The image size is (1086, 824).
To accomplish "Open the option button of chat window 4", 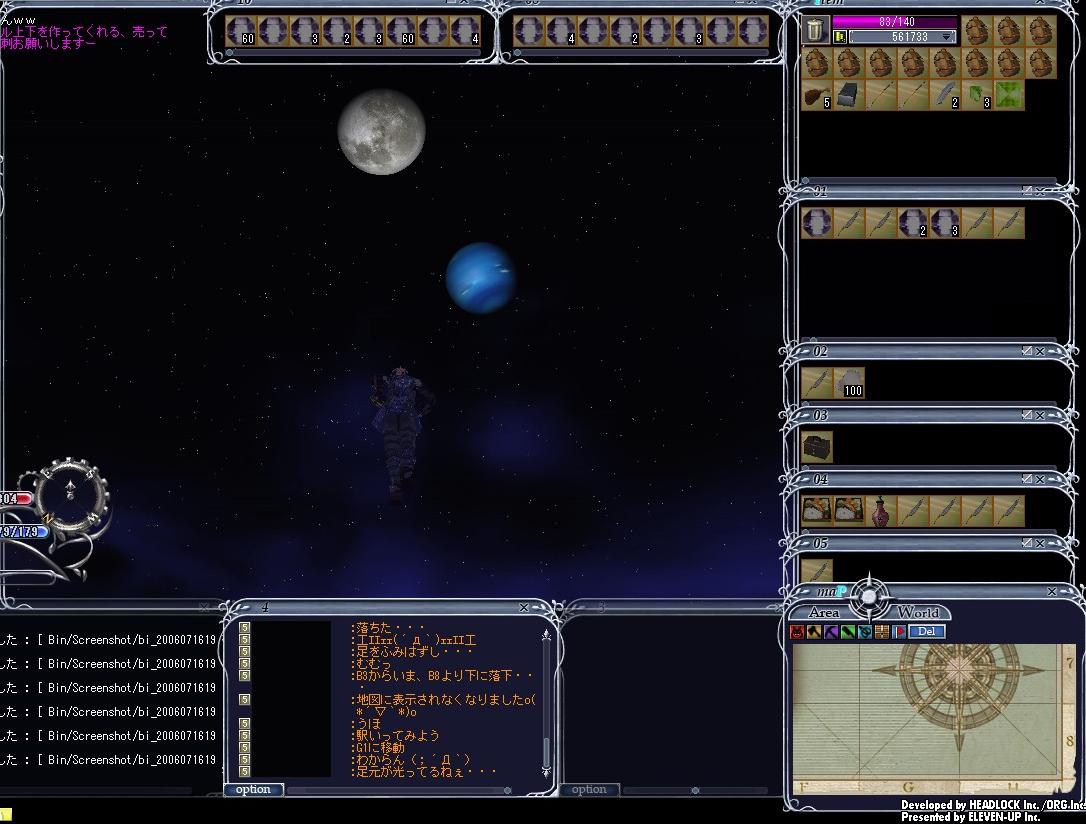I will 253,789.
